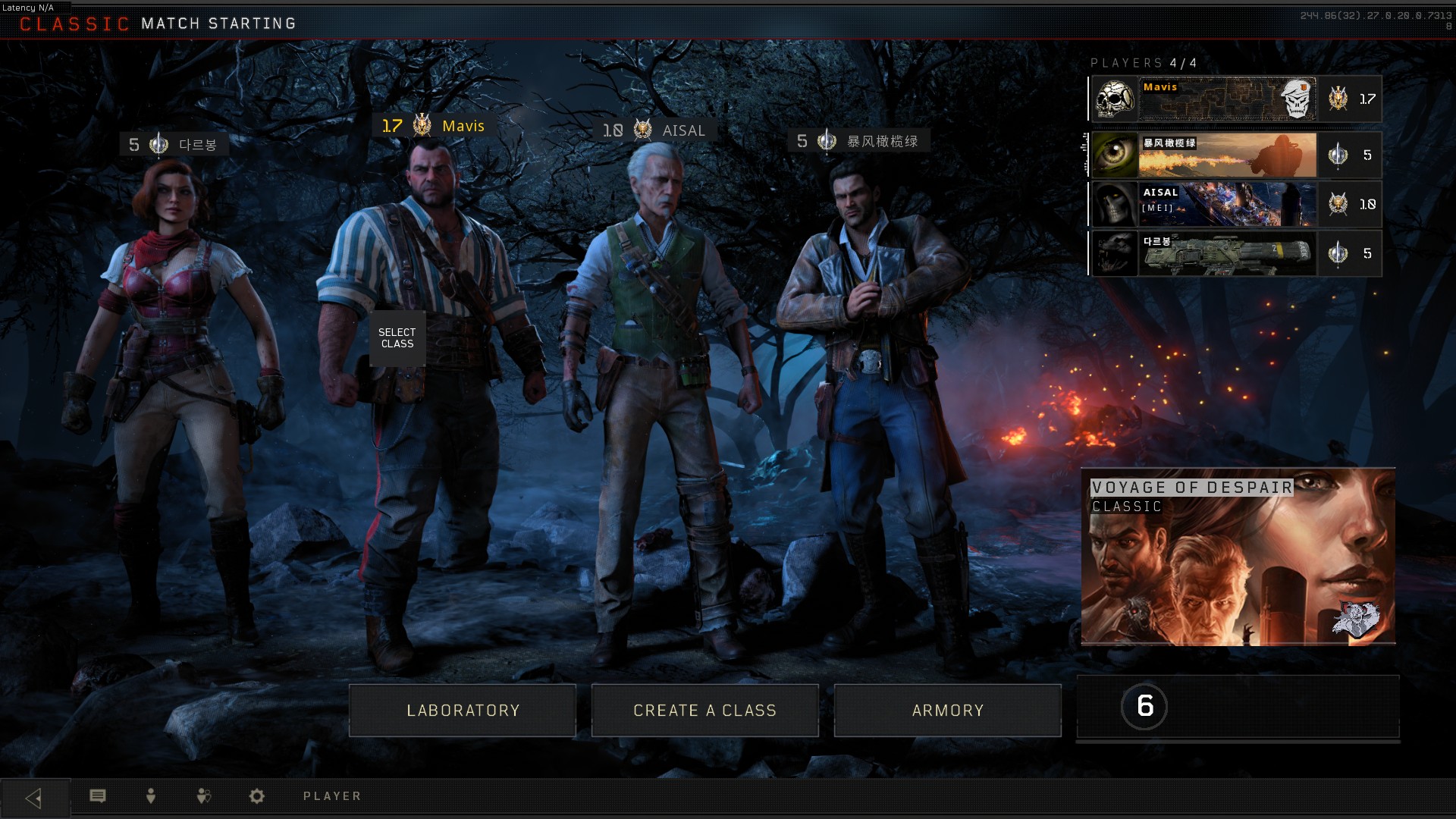This screenshot has width=1456, height=819.
Task: Open the Laboratory menu
Action: 463,711
